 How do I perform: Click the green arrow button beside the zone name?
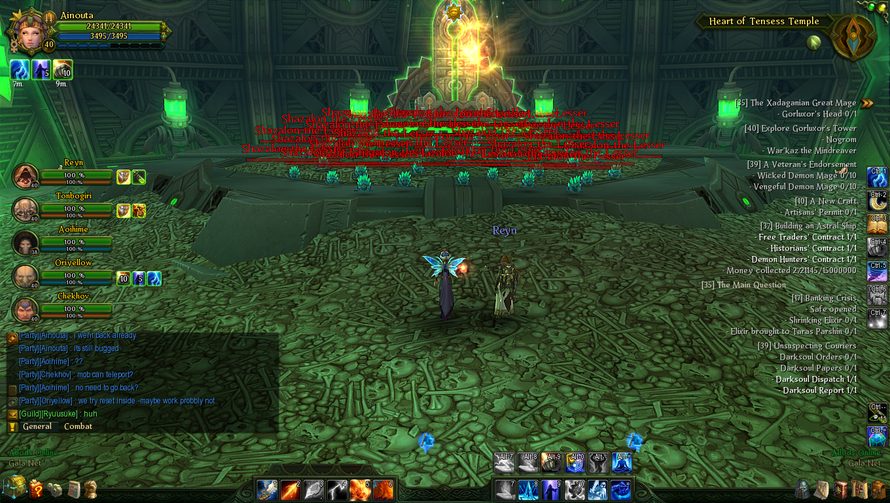tap(816, 42)
